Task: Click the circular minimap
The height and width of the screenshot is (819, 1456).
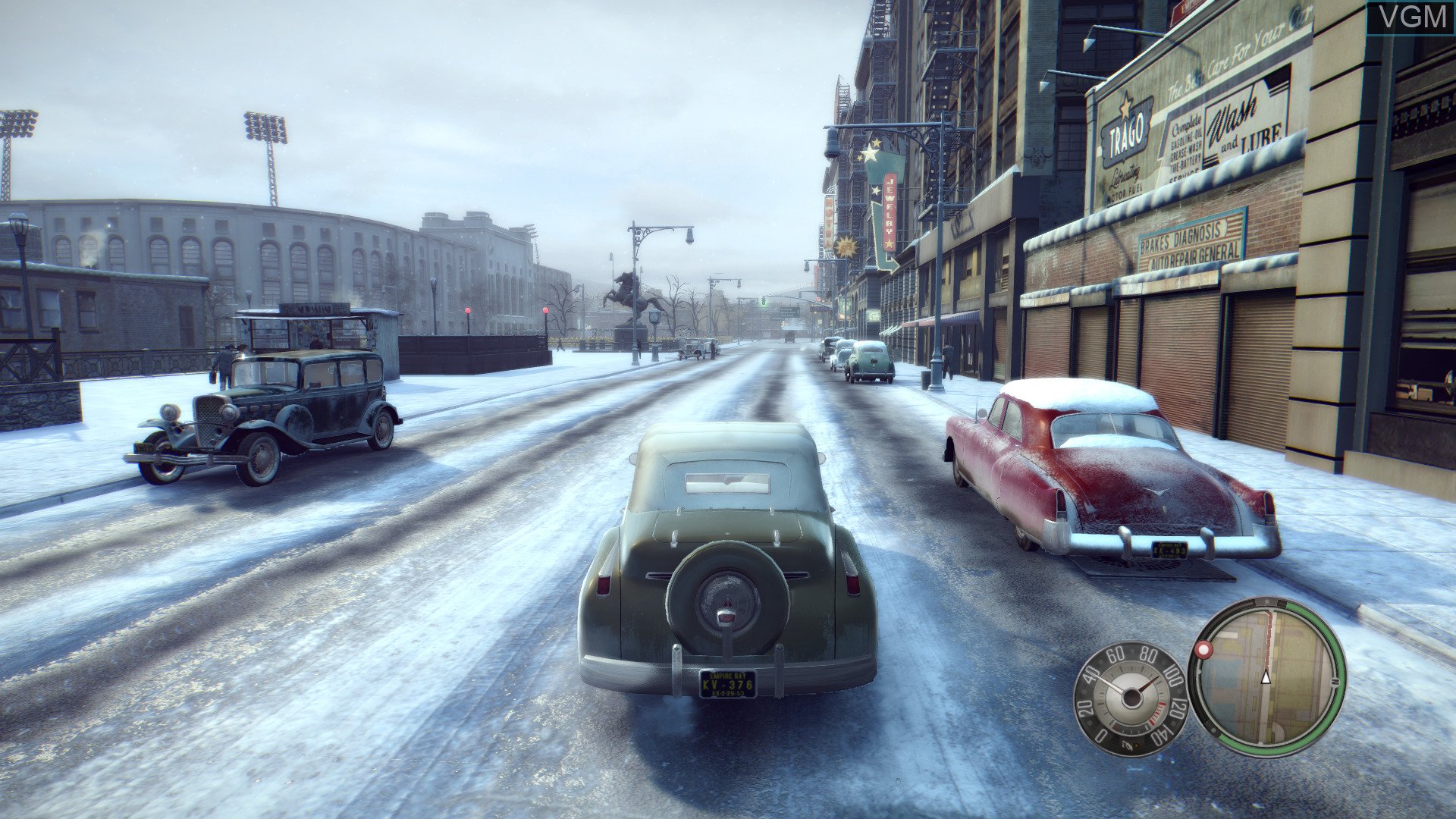Action: (x=1267, y=676)
